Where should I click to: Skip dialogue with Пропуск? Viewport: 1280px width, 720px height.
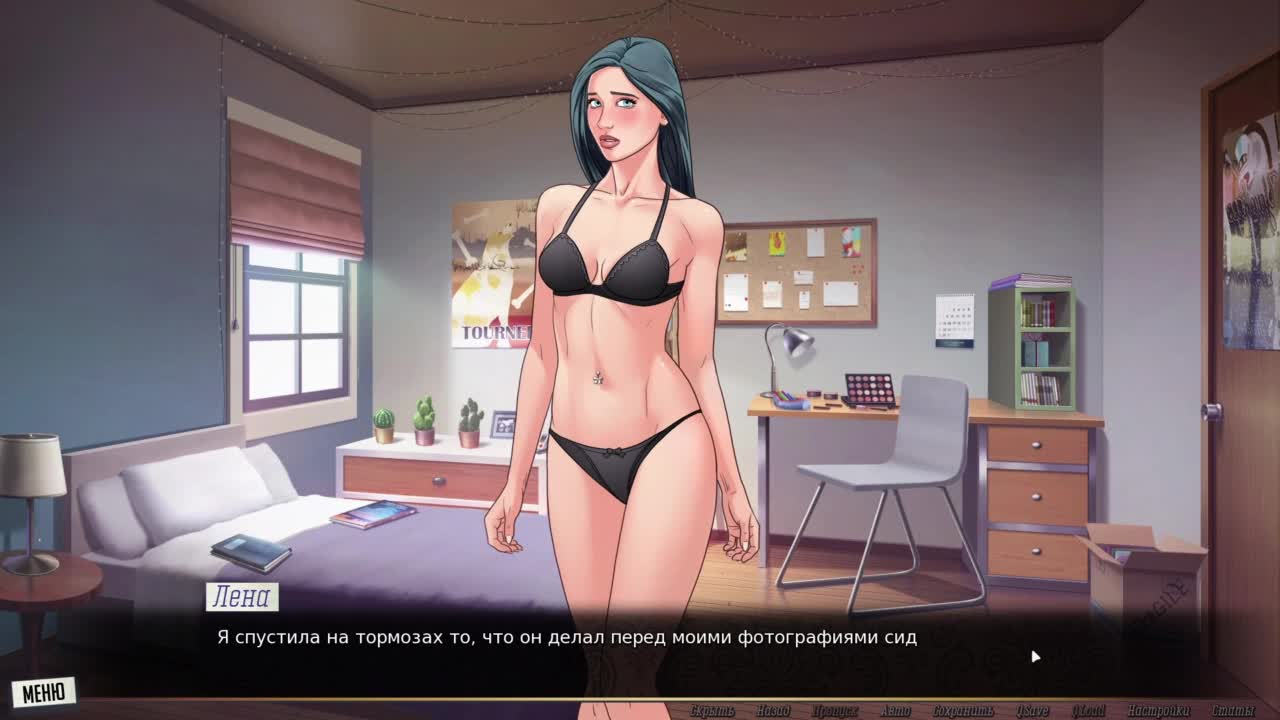coord(834,711)
